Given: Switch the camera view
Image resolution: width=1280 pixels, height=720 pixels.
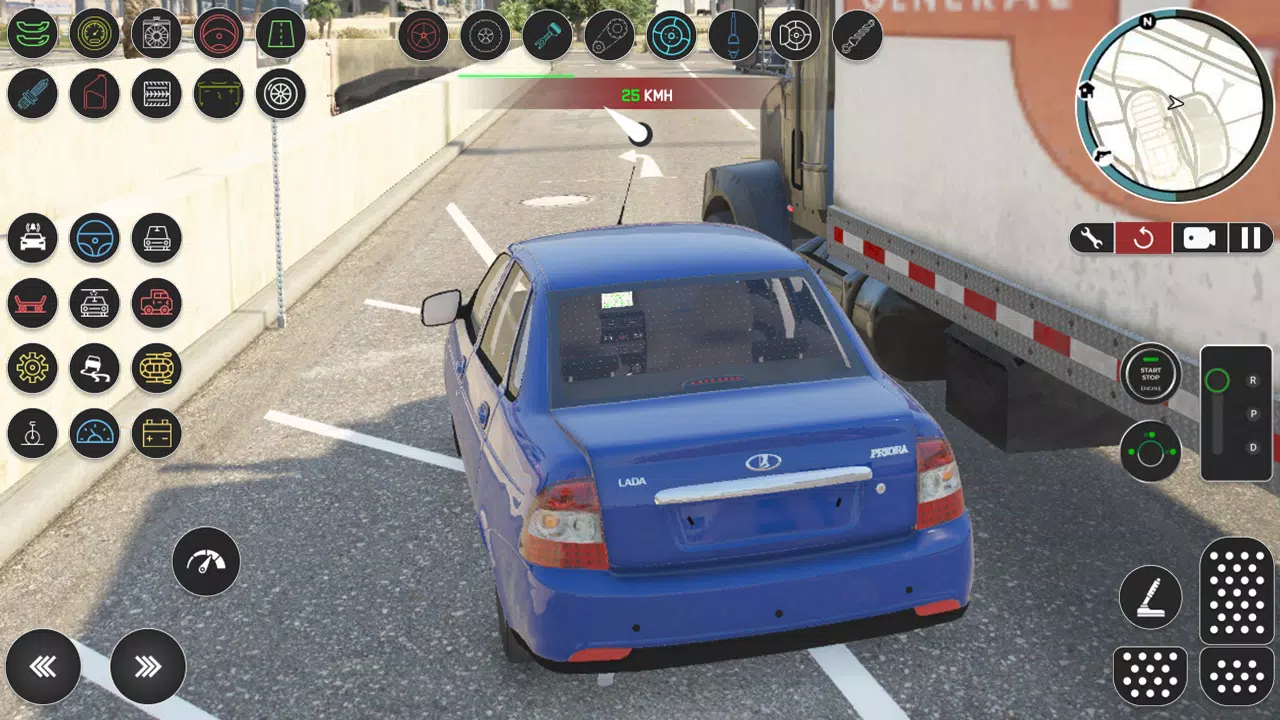Looking at the screenshot, I should [x=1198, y=238].
